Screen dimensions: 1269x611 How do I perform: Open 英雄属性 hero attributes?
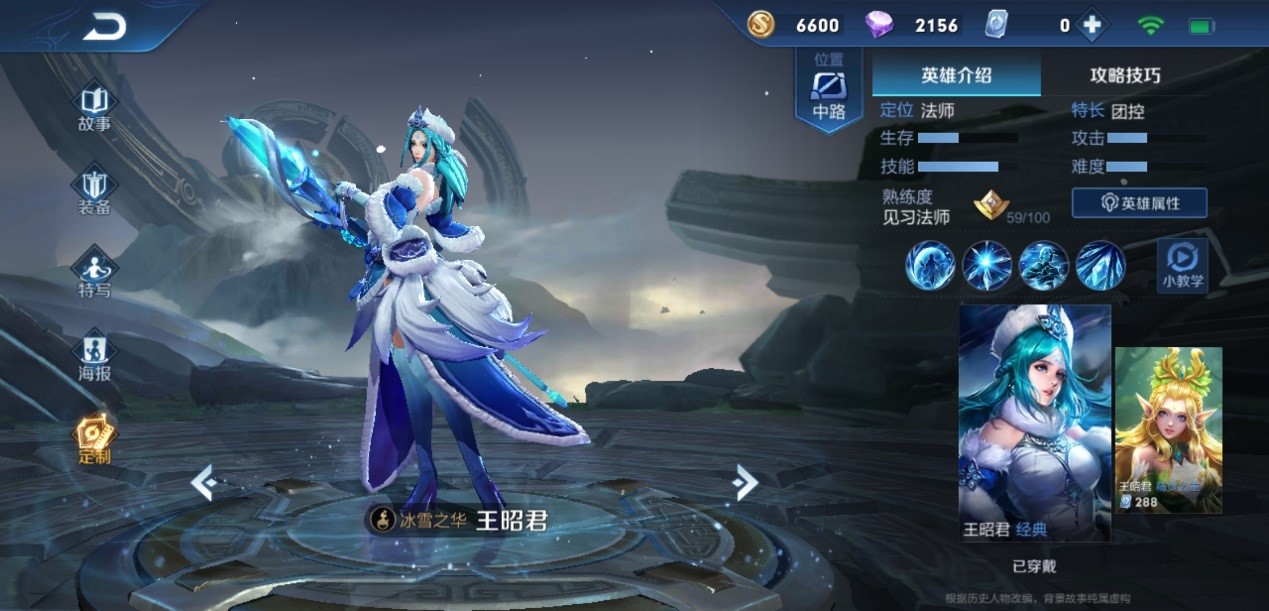click(x=1139, y=203)
